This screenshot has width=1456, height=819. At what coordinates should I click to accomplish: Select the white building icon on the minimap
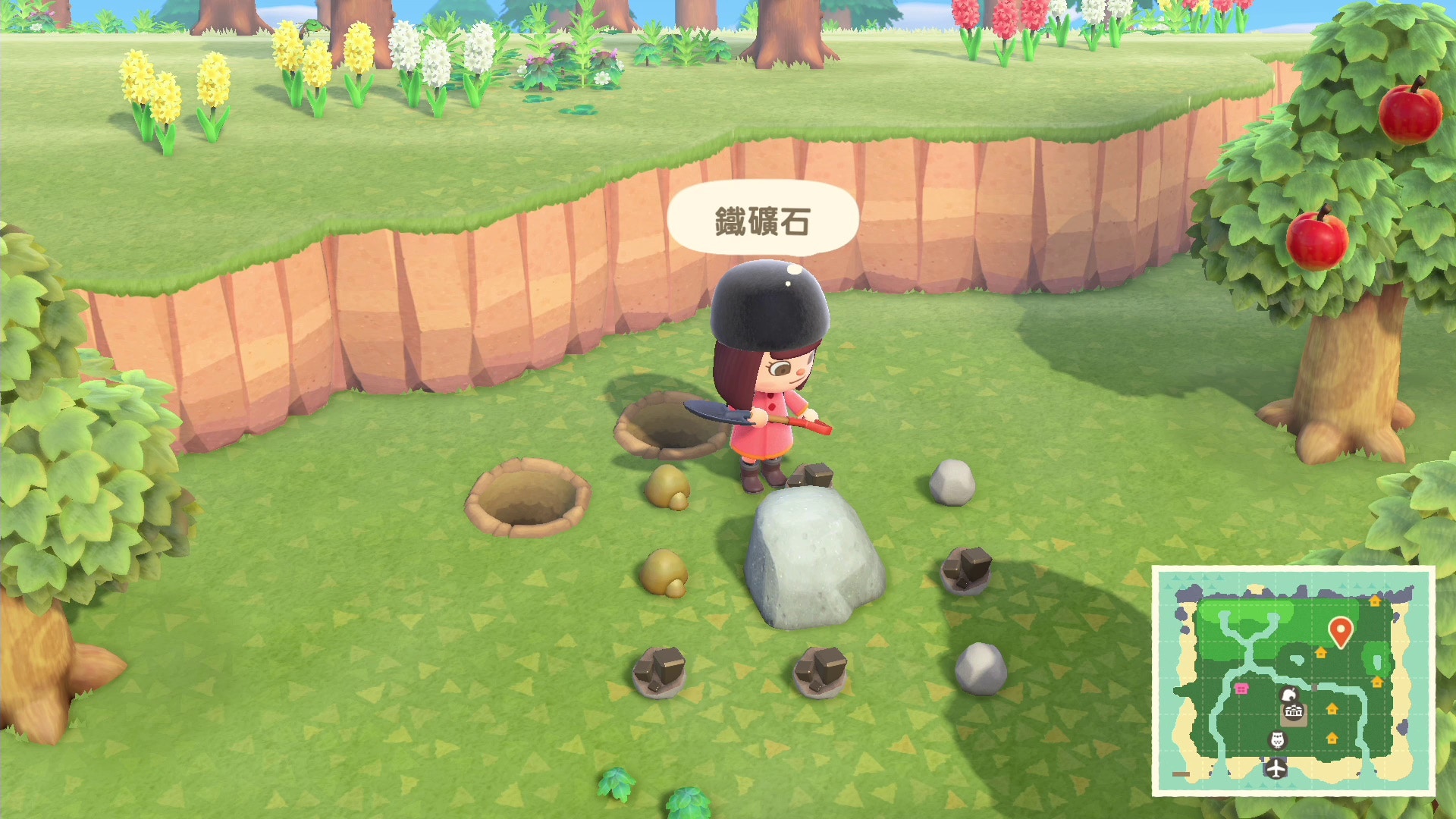click(1294, 711)
